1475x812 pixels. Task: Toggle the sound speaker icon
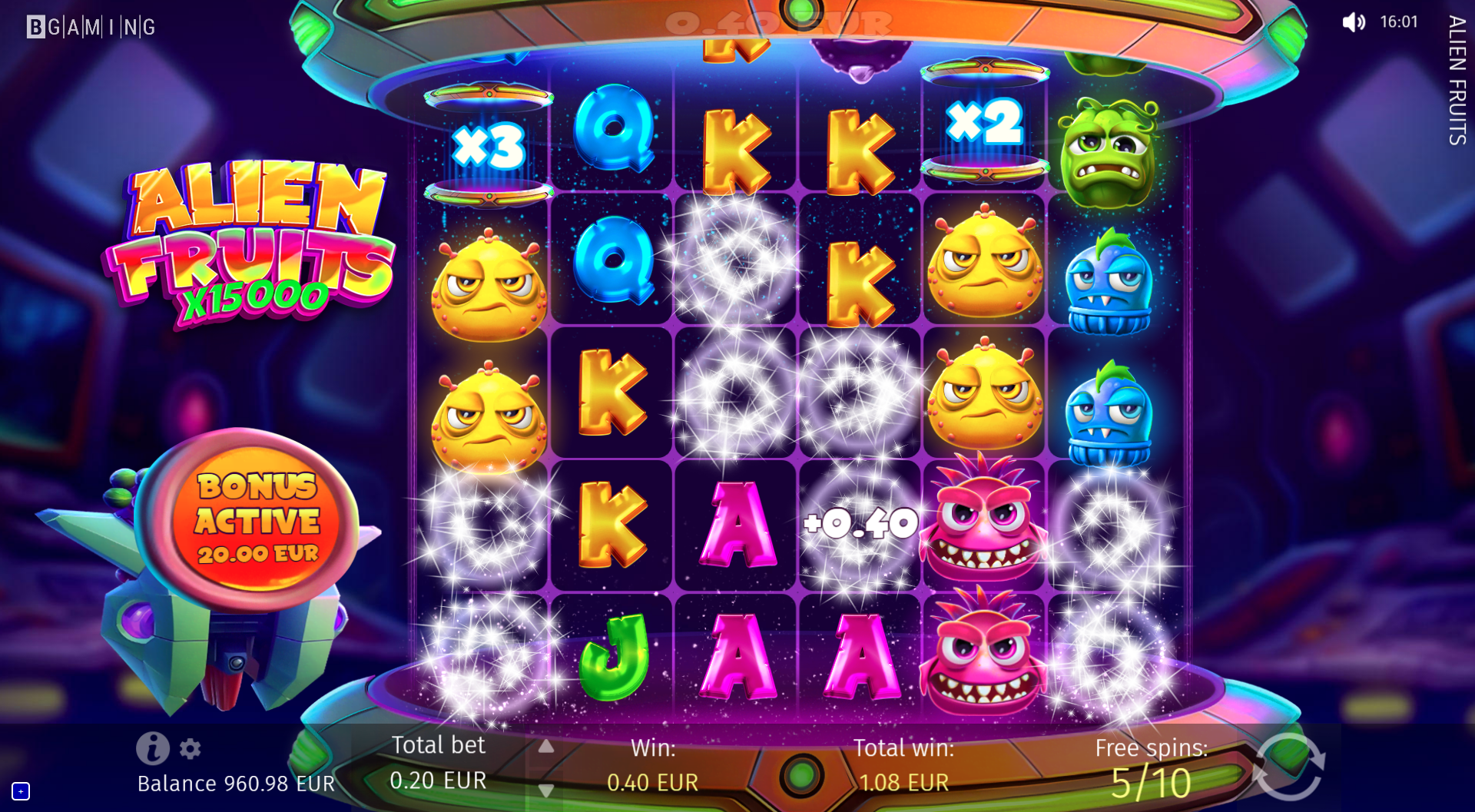tap(1353, 22)
